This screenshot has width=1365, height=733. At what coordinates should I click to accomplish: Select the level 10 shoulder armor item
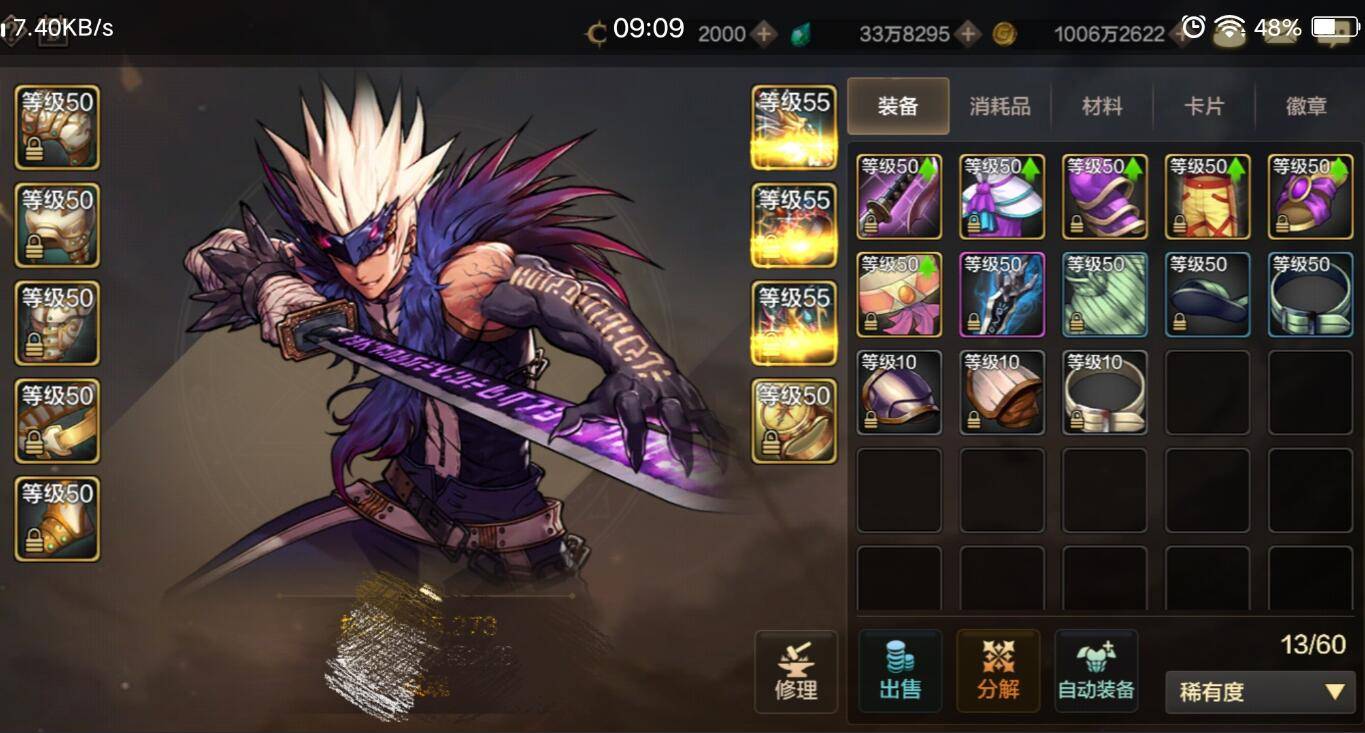pyautogui.click(x=899, y=392)
